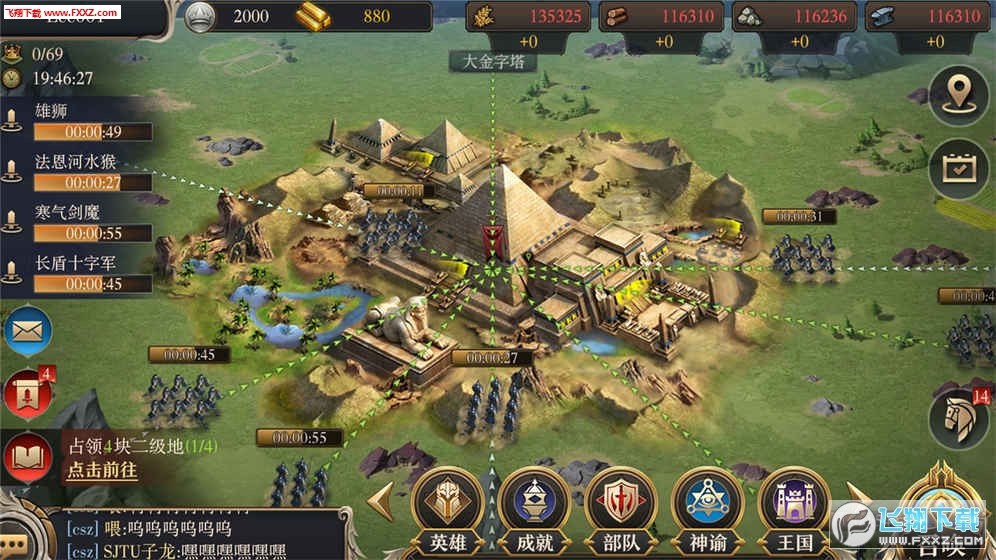996x560 pixels.
Task: Select the 雄狮 march queue entry
Action: (x=80, y=122)
